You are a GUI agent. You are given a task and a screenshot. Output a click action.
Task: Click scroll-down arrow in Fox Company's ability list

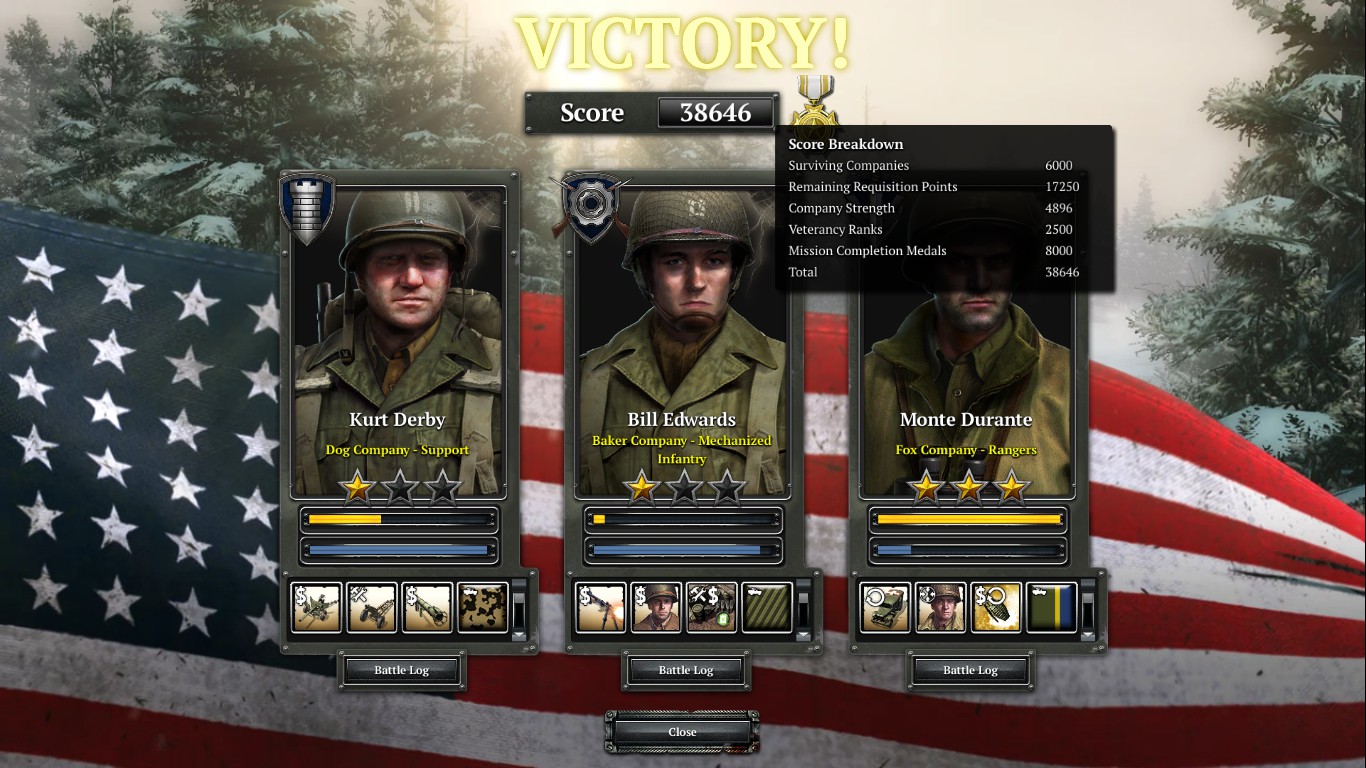pyautogui.click(x=1088, y=634)
